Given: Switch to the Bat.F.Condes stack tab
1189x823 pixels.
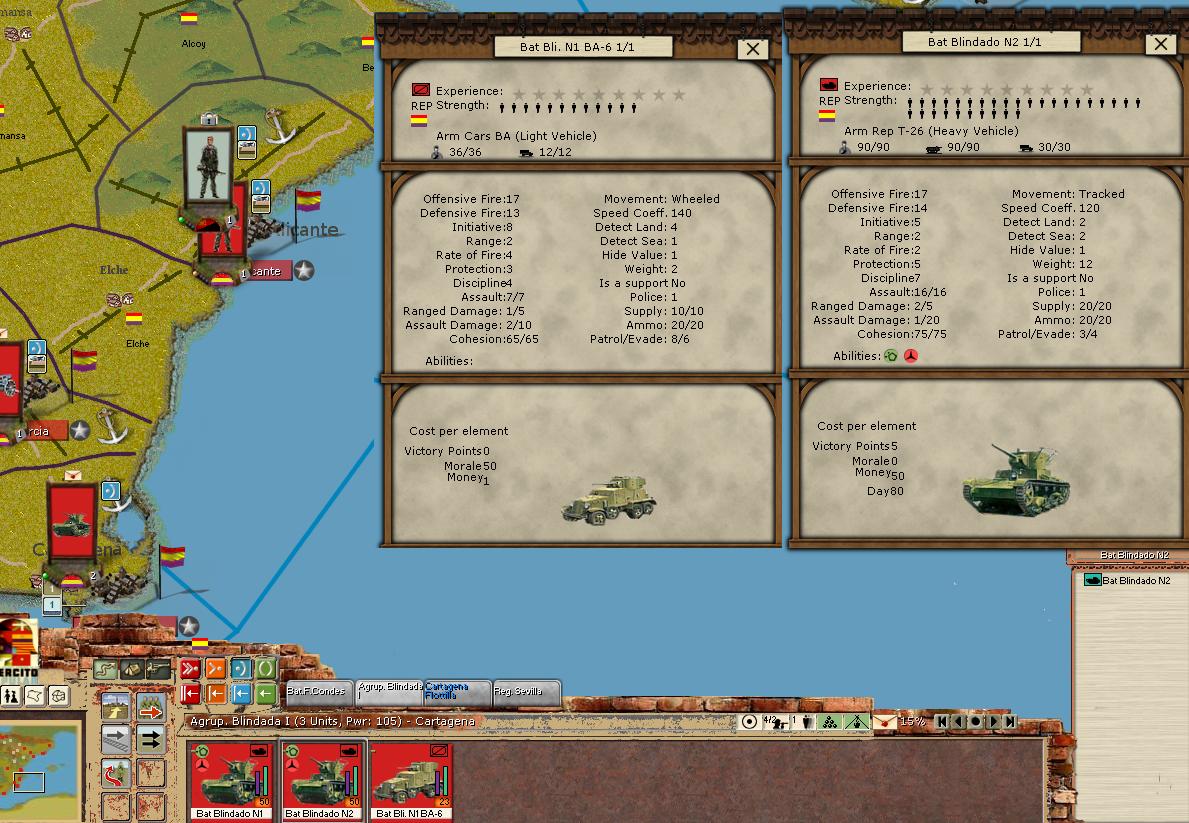Looking at the screenshot, I should 317,691.
